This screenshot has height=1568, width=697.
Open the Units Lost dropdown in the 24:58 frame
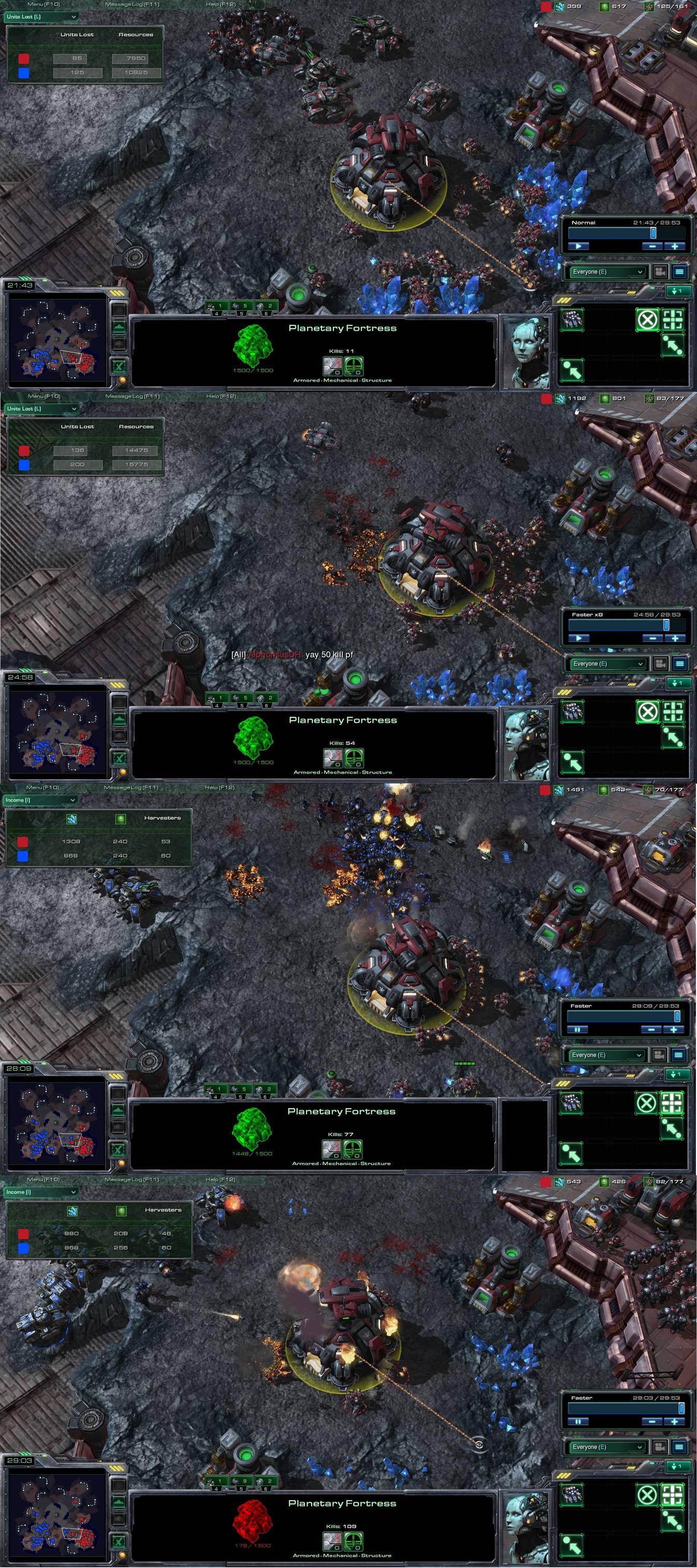[41, 409]
